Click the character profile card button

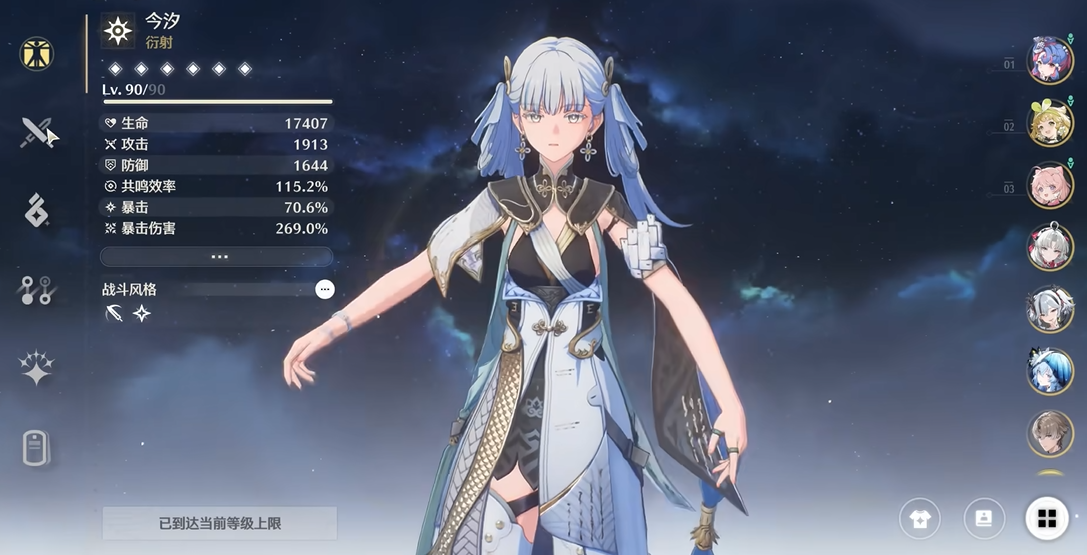[x=983, y=518]
